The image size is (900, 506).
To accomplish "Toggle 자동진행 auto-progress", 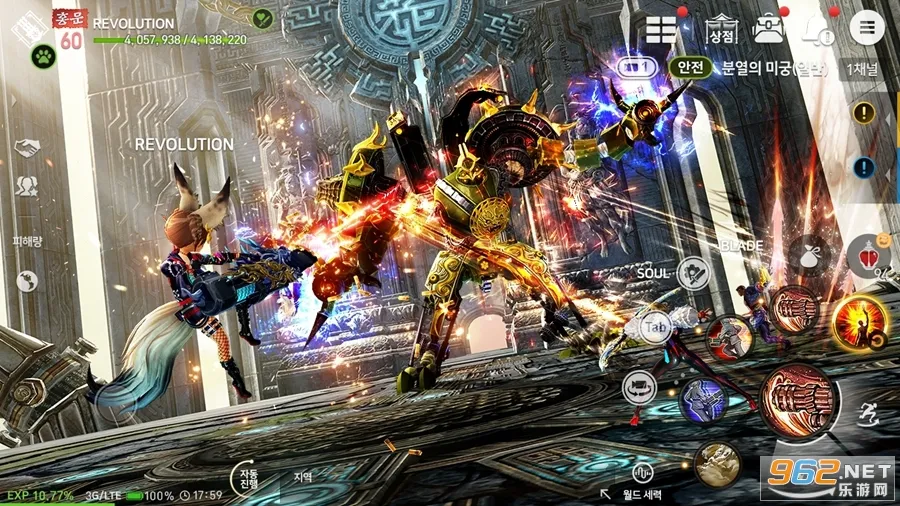I will (245, 476).
